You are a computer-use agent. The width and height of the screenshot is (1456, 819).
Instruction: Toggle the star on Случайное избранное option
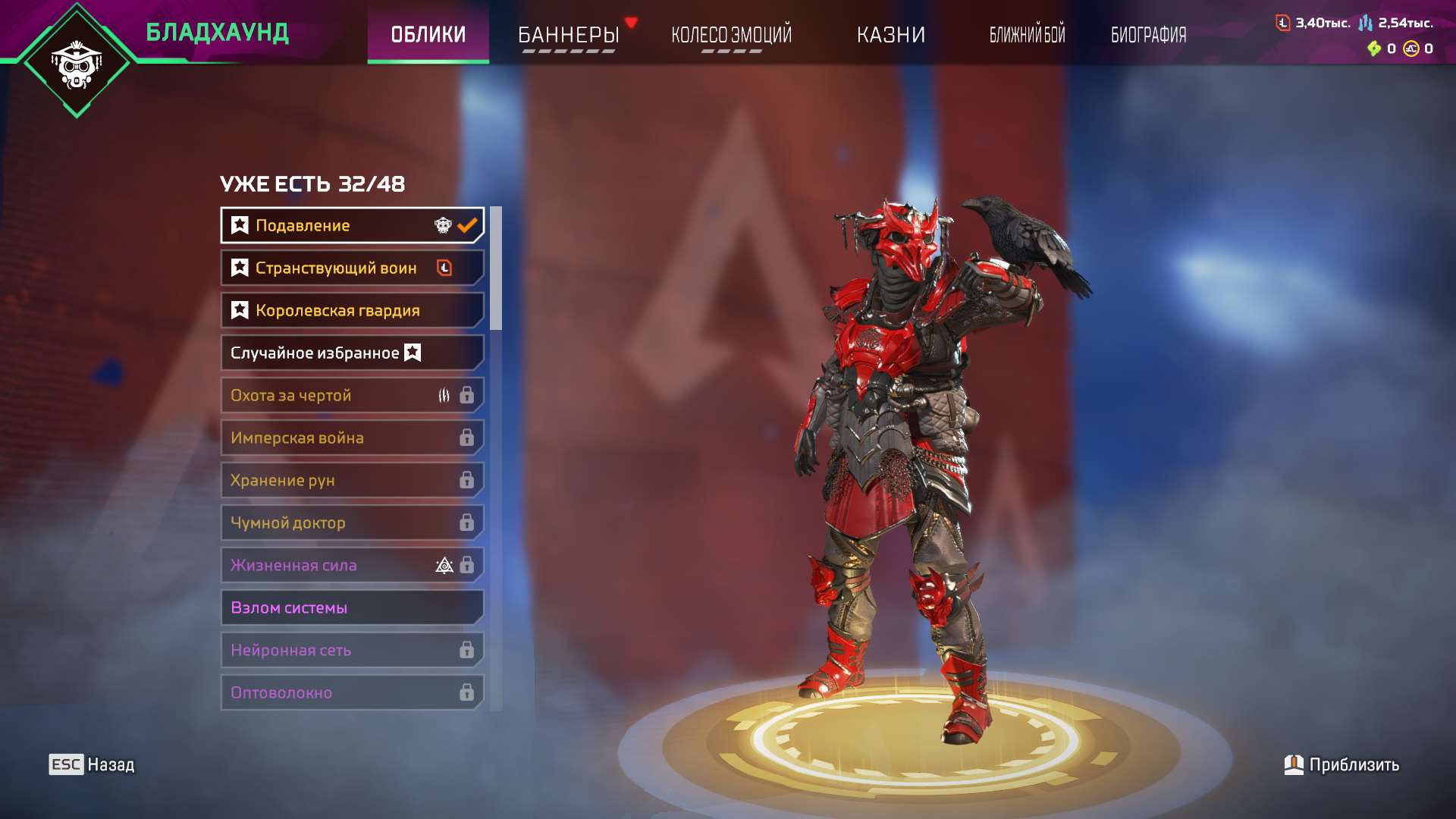pos(413,352)
